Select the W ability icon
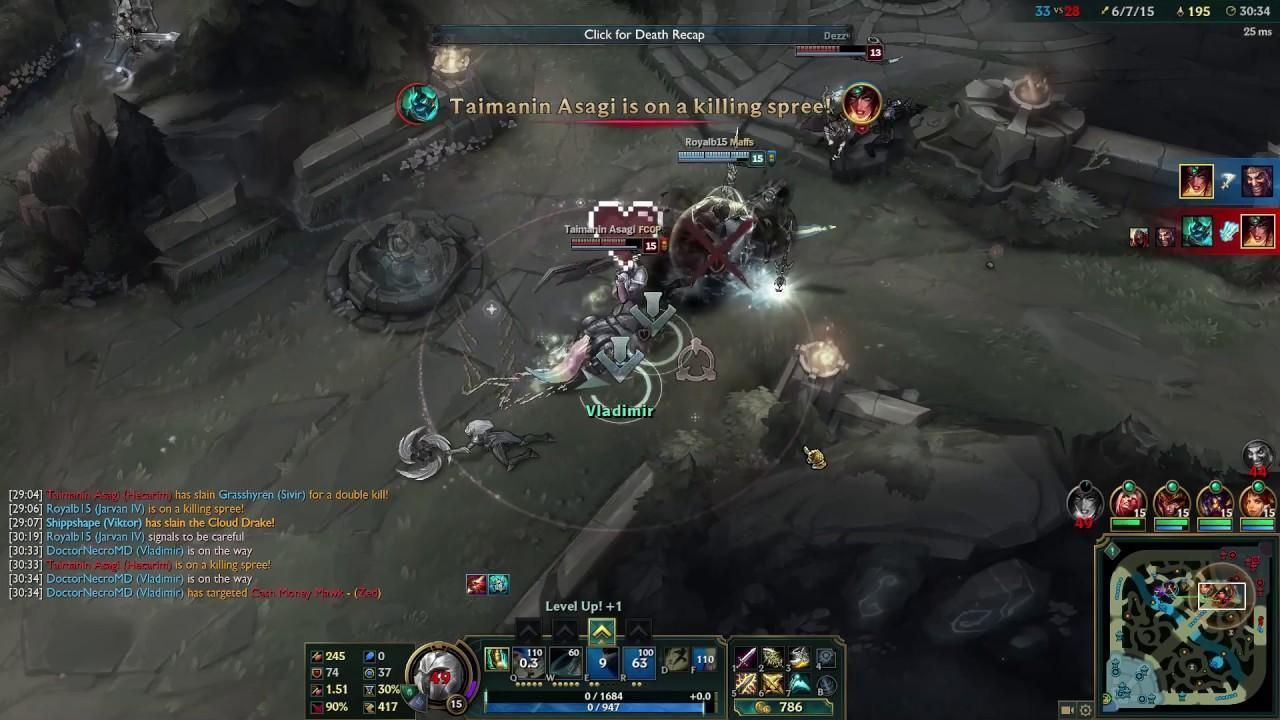Viewport: 1280px width, 720px height. coord(565,661)
